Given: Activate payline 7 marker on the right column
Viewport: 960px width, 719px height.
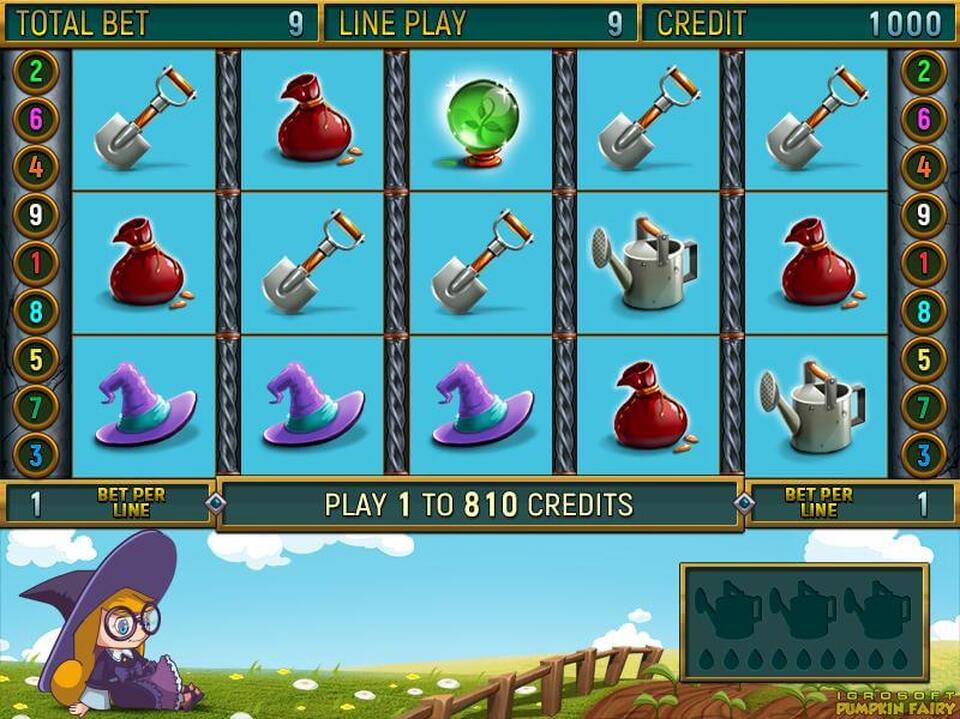Looking at the screenshot, I should coord(924,408).
